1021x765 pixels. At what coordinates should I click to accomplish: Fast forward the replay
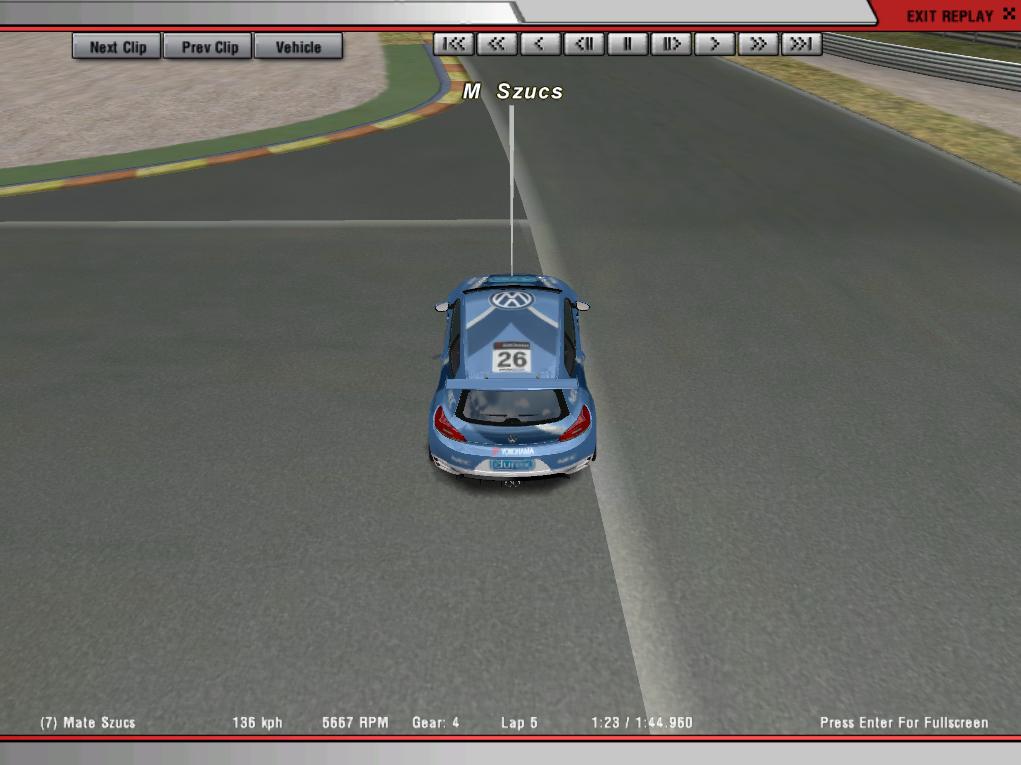[x=758, y=44]
